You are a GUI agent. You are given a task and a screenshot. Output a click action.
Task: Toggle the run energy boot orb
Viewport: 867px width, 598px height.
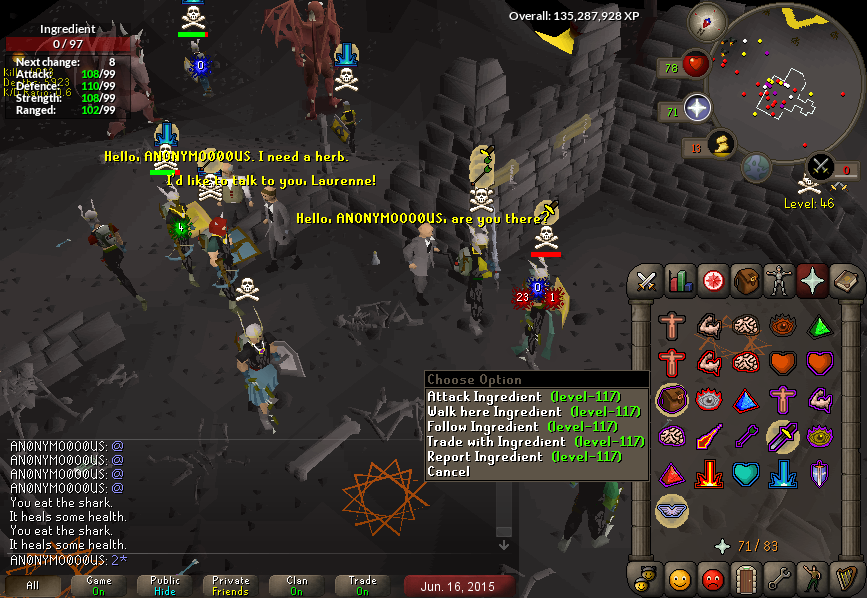[718, 146]
